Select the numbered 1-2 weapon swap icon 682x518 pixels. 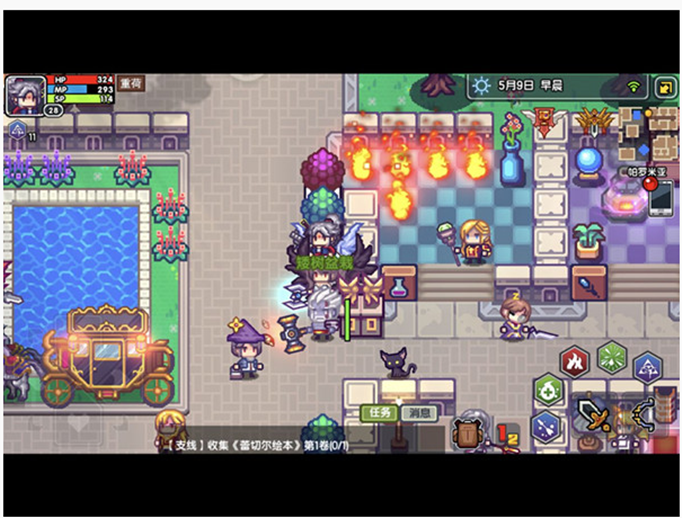pos(508,433)
